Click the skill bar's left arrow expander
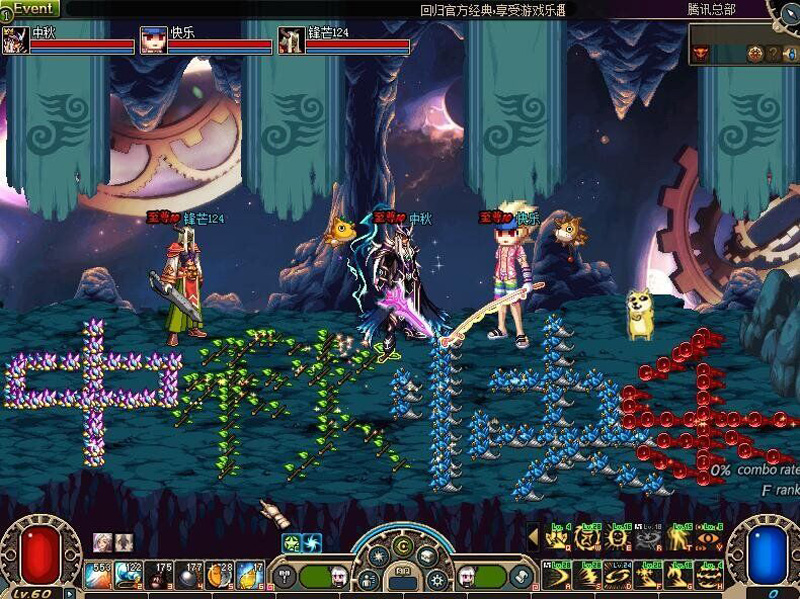Viewport: 800px width, 599px height. 533,537
